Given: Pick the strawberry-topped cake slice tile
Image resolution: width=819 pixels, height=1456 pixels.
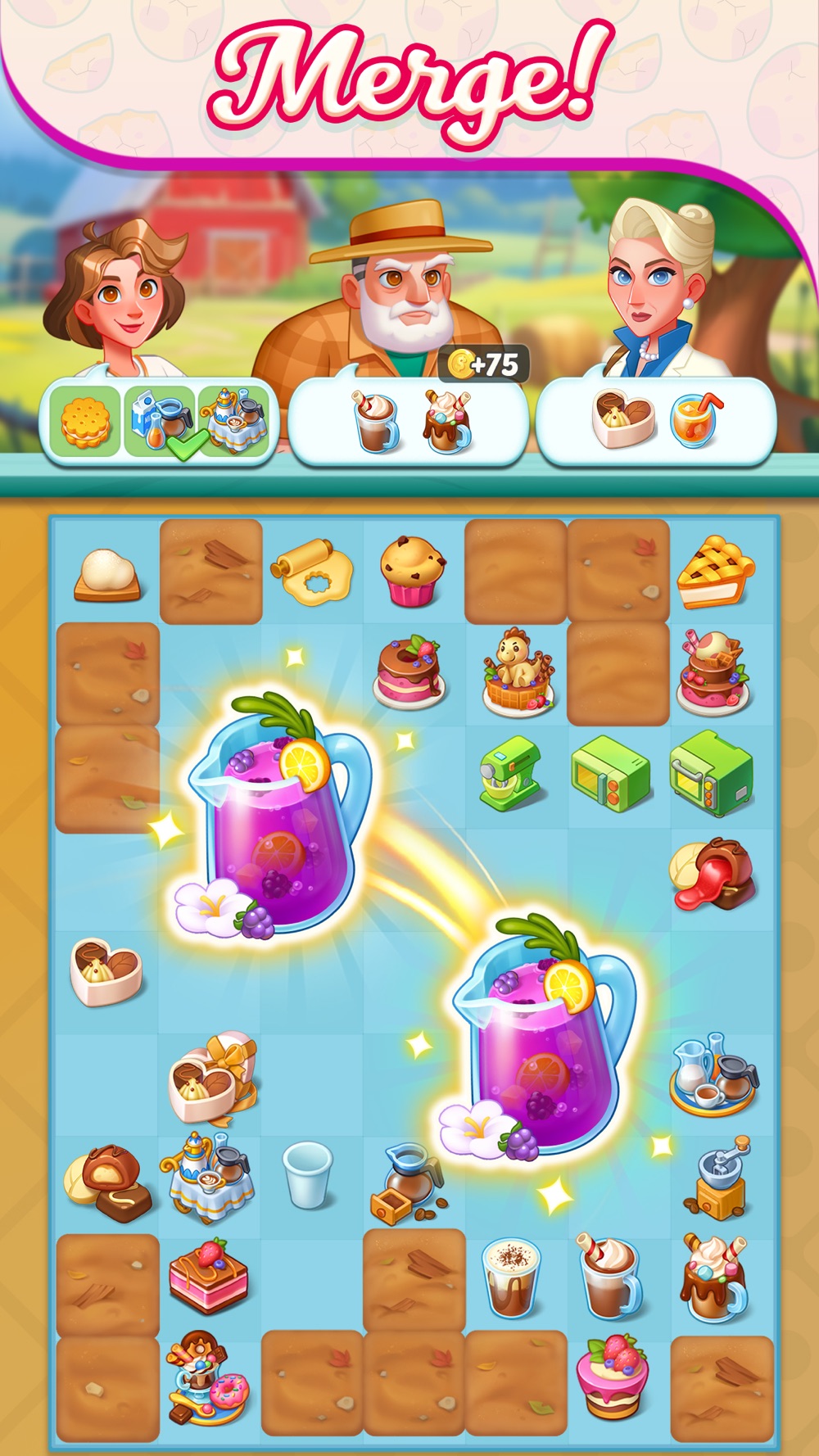Looking at the screenshot, I should [208, 1277].
